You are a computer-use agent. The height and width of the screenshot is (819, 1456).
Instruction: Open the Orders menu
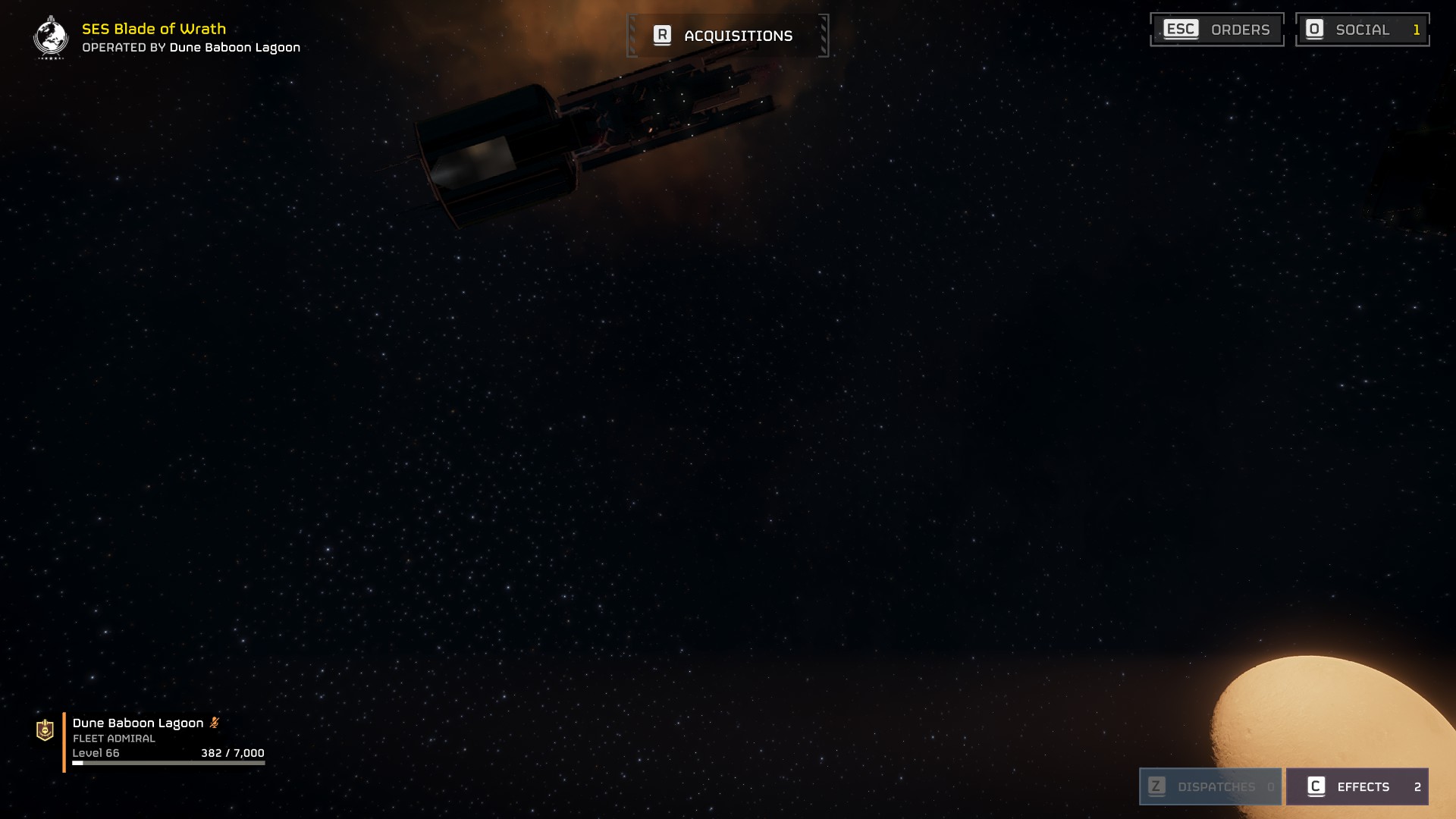tap(1217, 30)
